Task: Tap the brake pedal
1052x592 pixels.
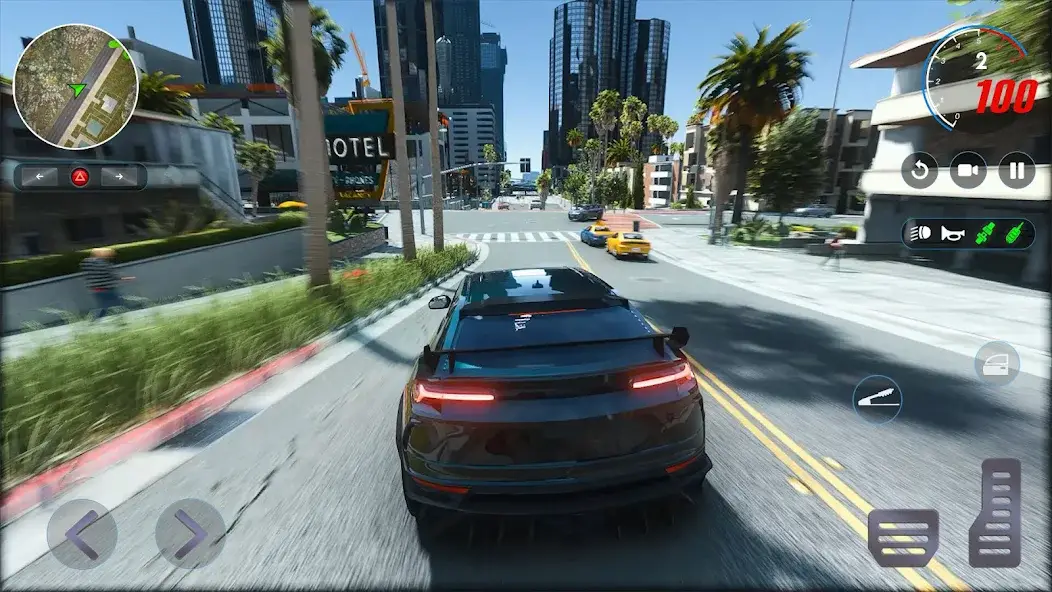Action: [903, 537]
